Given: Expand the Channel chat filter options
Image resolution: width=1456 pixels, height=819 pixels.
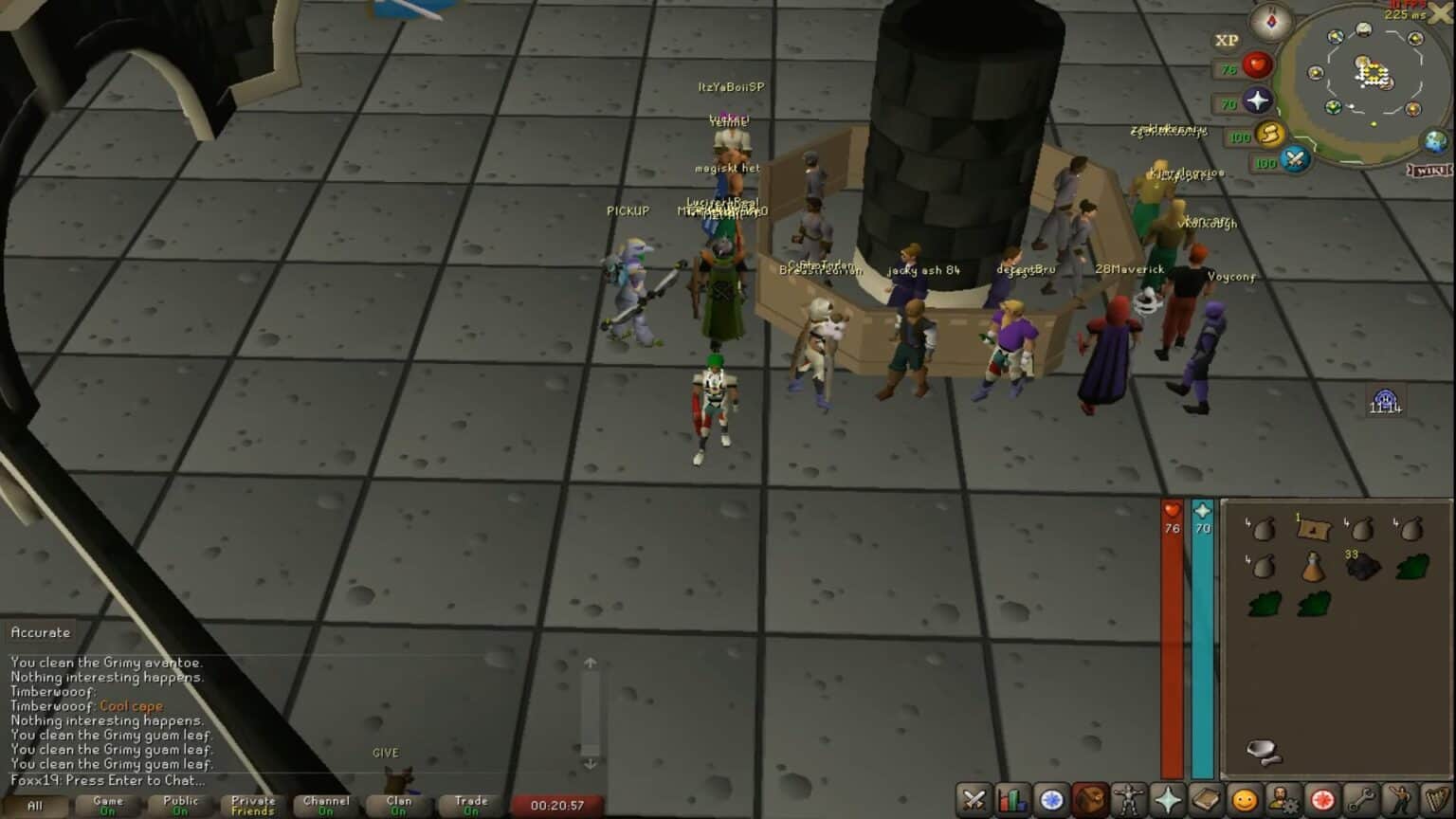Looking at the screenshot, I should click(326, 806).
